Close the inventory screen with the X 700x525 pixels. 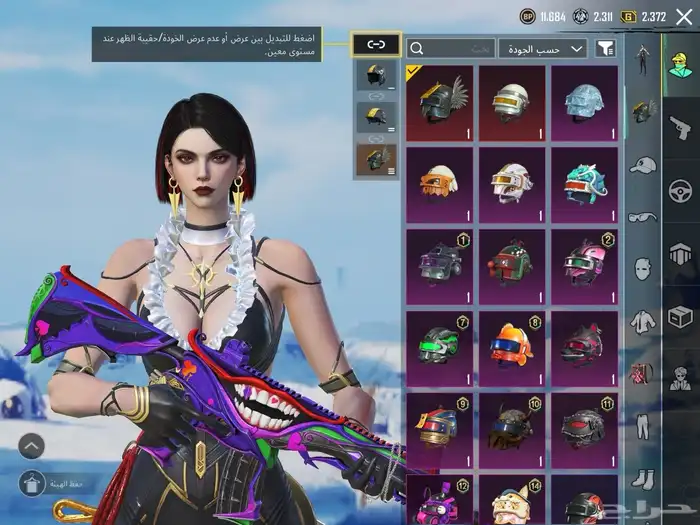(683, 16)
